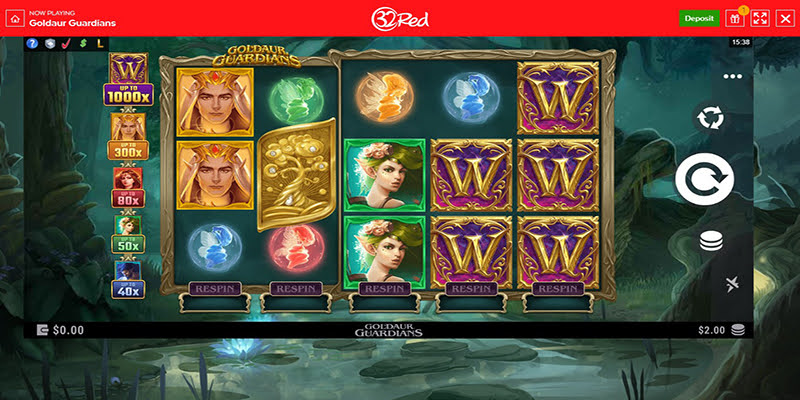800x400 pixels.
Task: Spin the reels with the large spin button
Action: (704, 180)
